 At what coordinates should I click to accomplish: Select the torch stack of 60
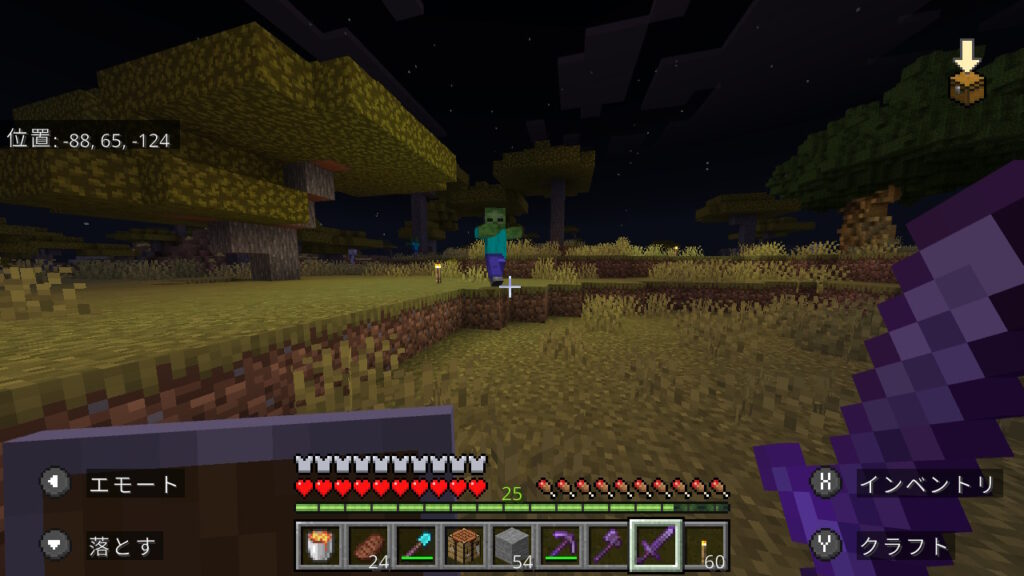705,545
